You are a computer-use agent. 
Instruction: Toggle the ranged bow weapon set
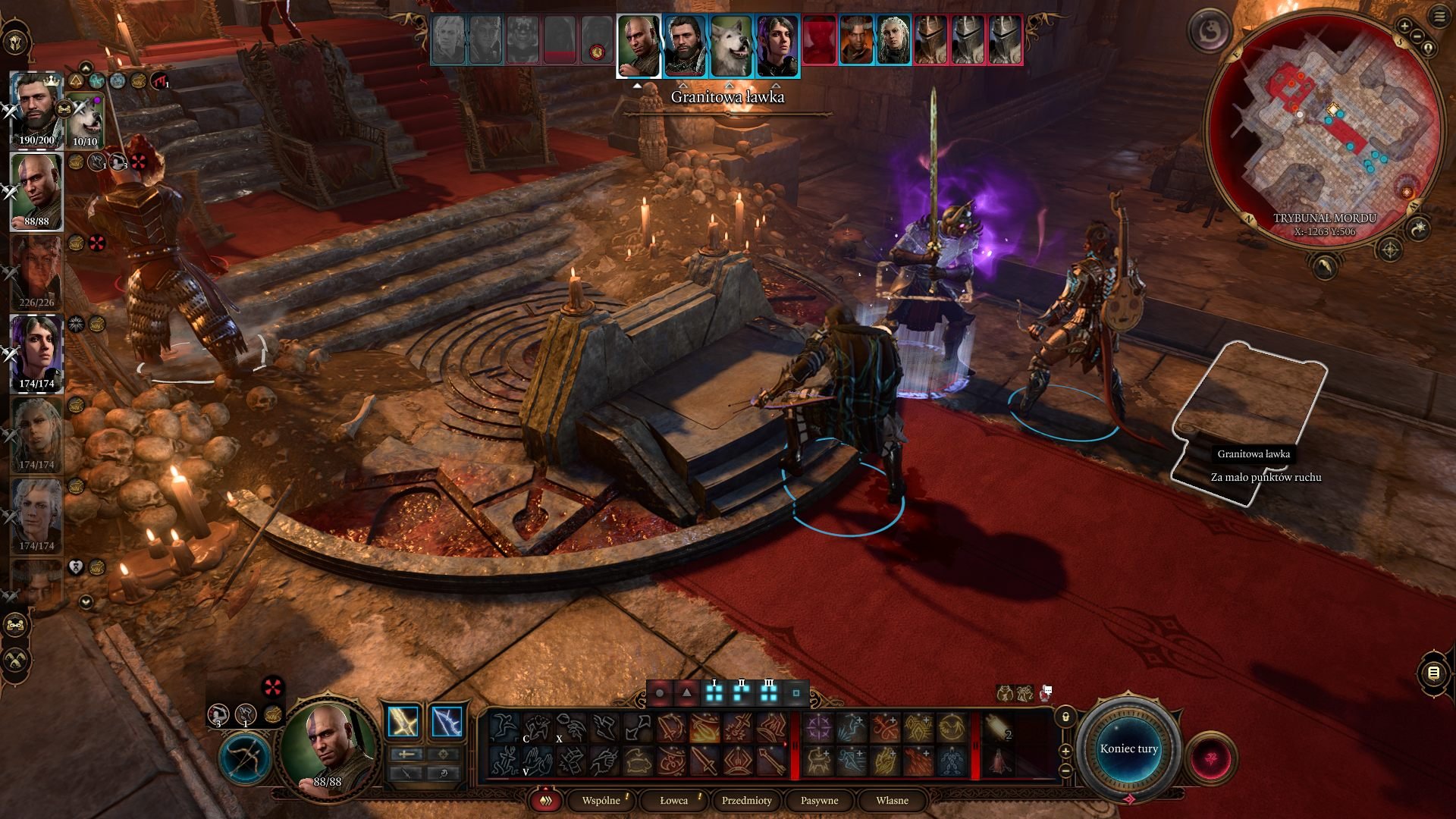tap(245, 758)
